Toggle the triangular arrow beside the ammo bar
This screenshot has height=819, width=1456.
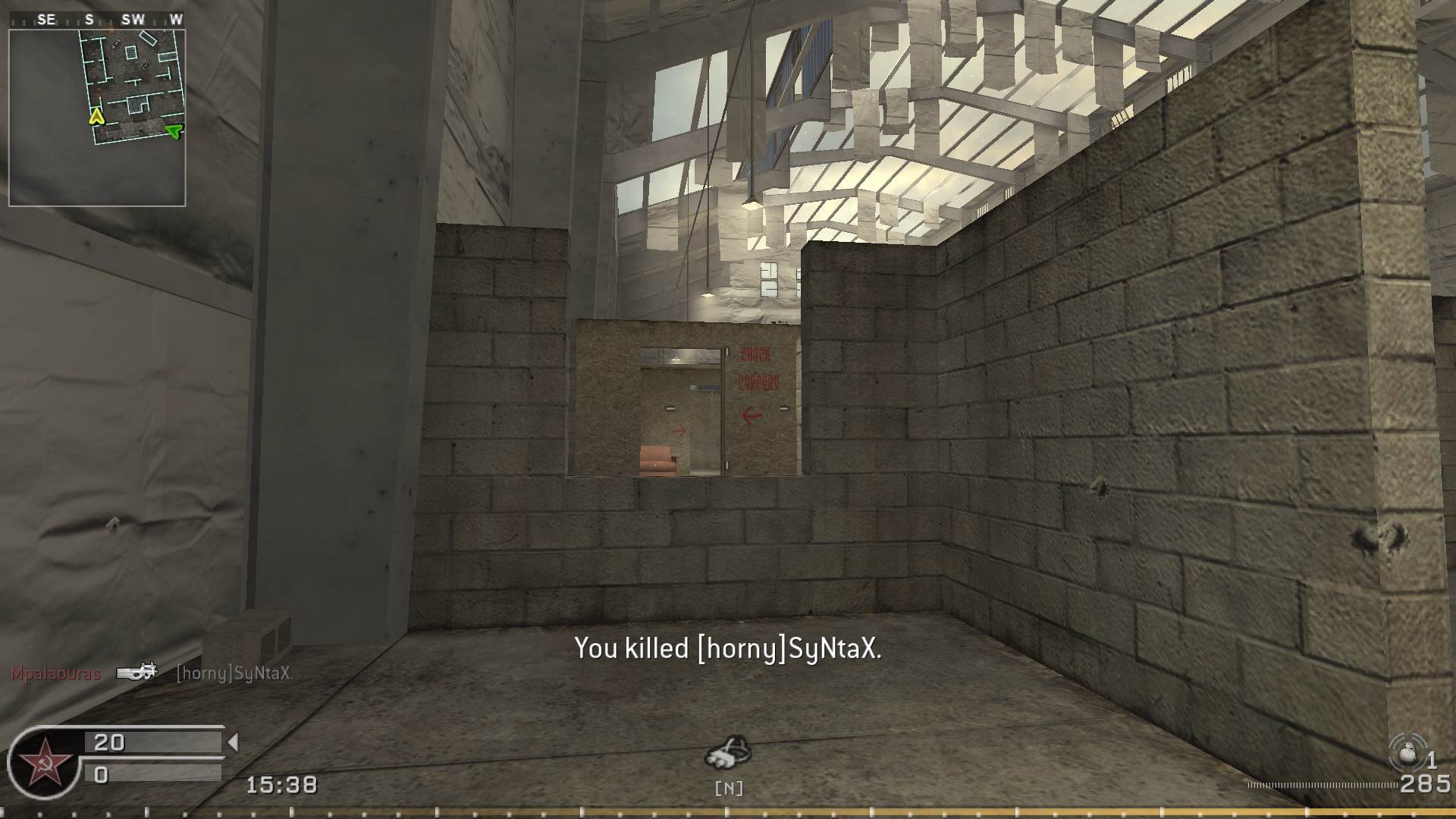(x=232, y=743)
